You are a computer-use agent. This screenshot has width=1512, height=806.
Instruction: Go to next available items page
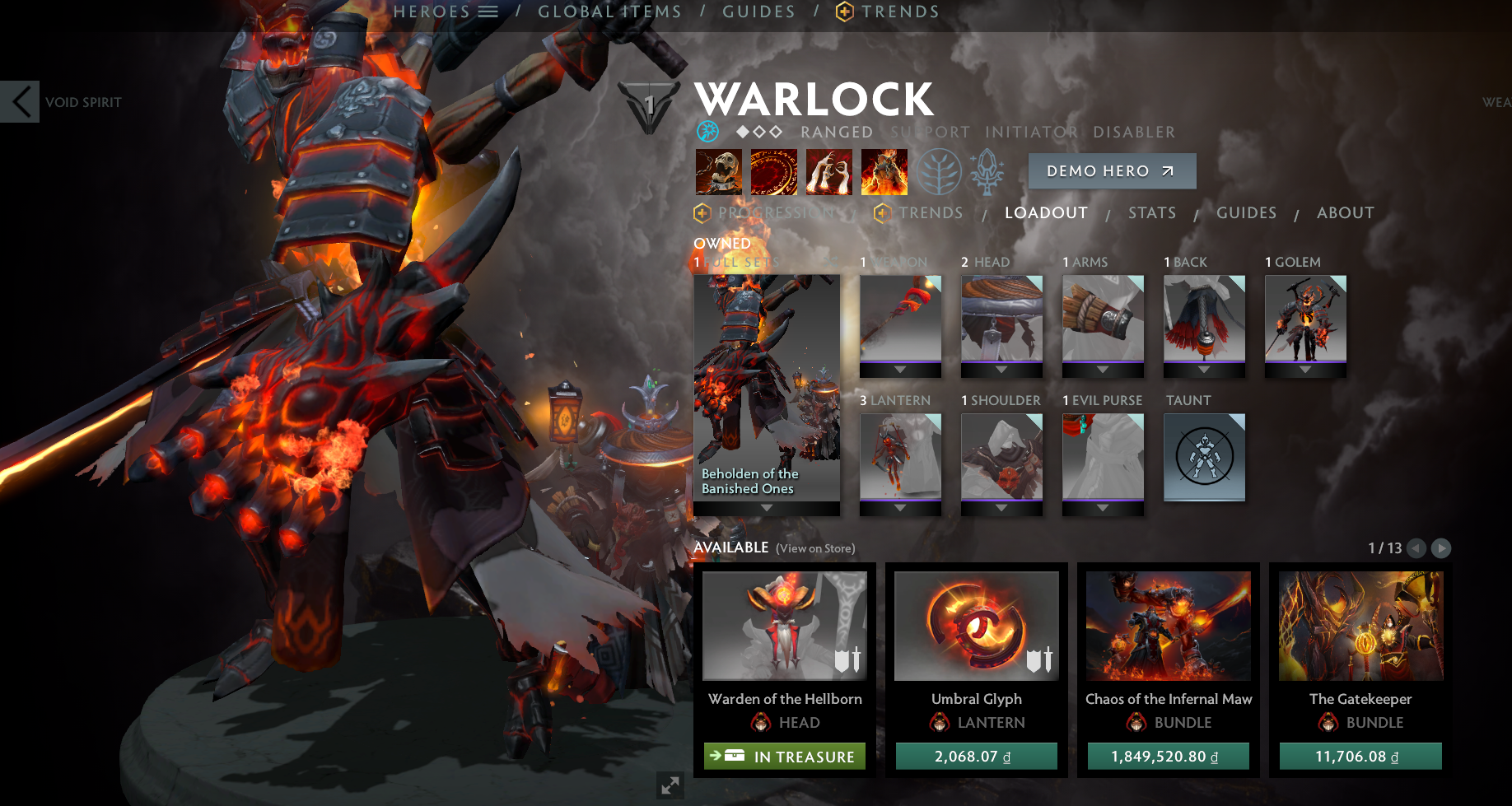[1441, 548]
